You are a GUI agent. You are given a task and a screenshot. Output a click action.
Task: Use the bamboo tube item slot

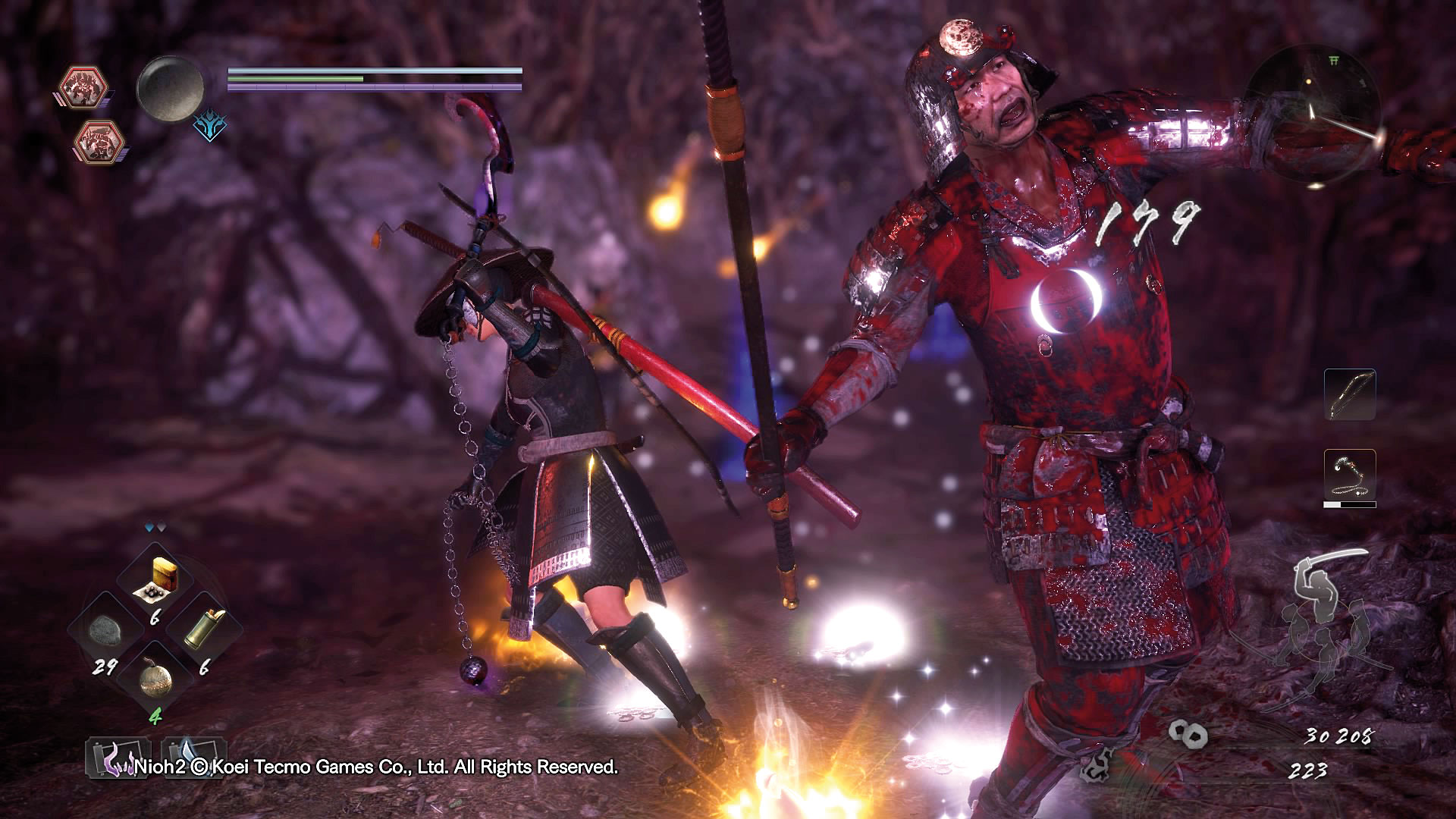click(206, 628)
